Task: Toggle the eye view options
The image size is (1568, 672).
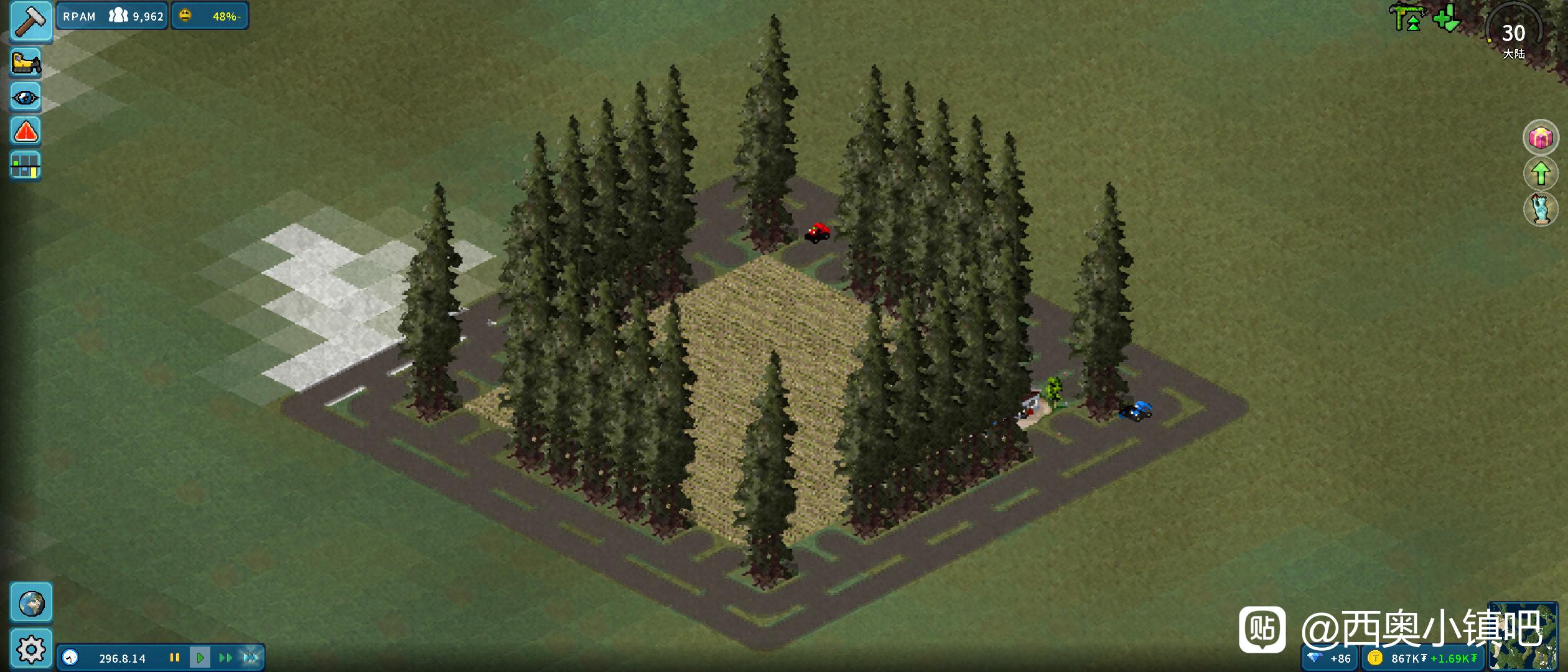Action: [x=26, y=98]
